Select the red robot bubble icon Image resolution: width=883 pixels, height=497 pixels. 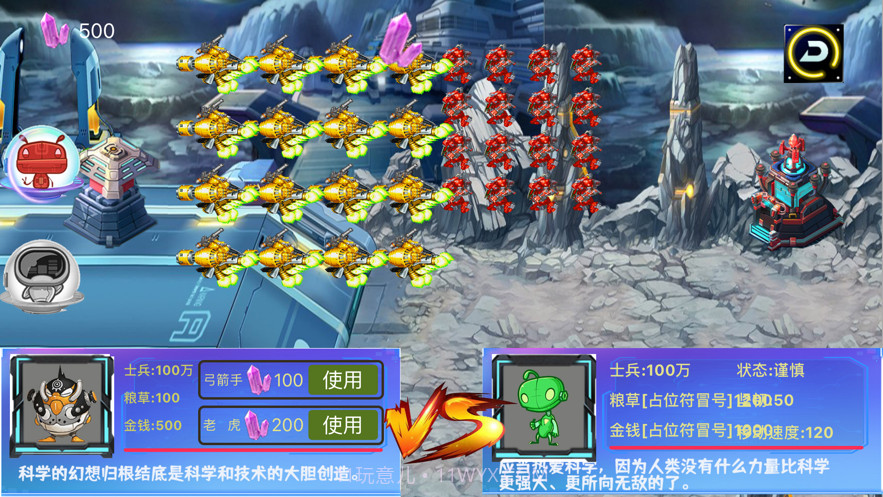click(x=40, y=160)
